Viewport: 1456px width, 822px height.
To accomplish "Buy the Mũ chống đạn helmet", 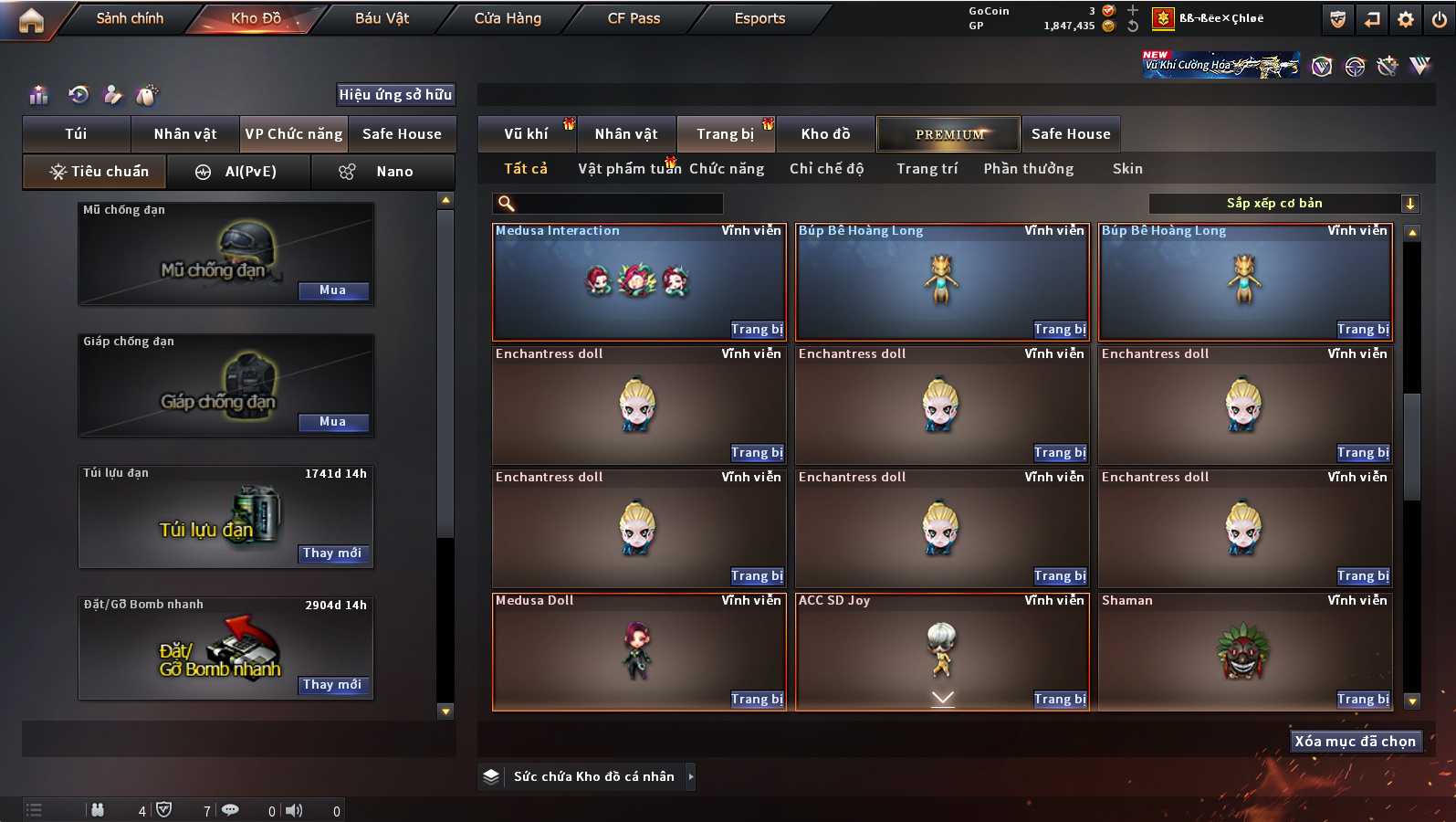I will point(333,290).
